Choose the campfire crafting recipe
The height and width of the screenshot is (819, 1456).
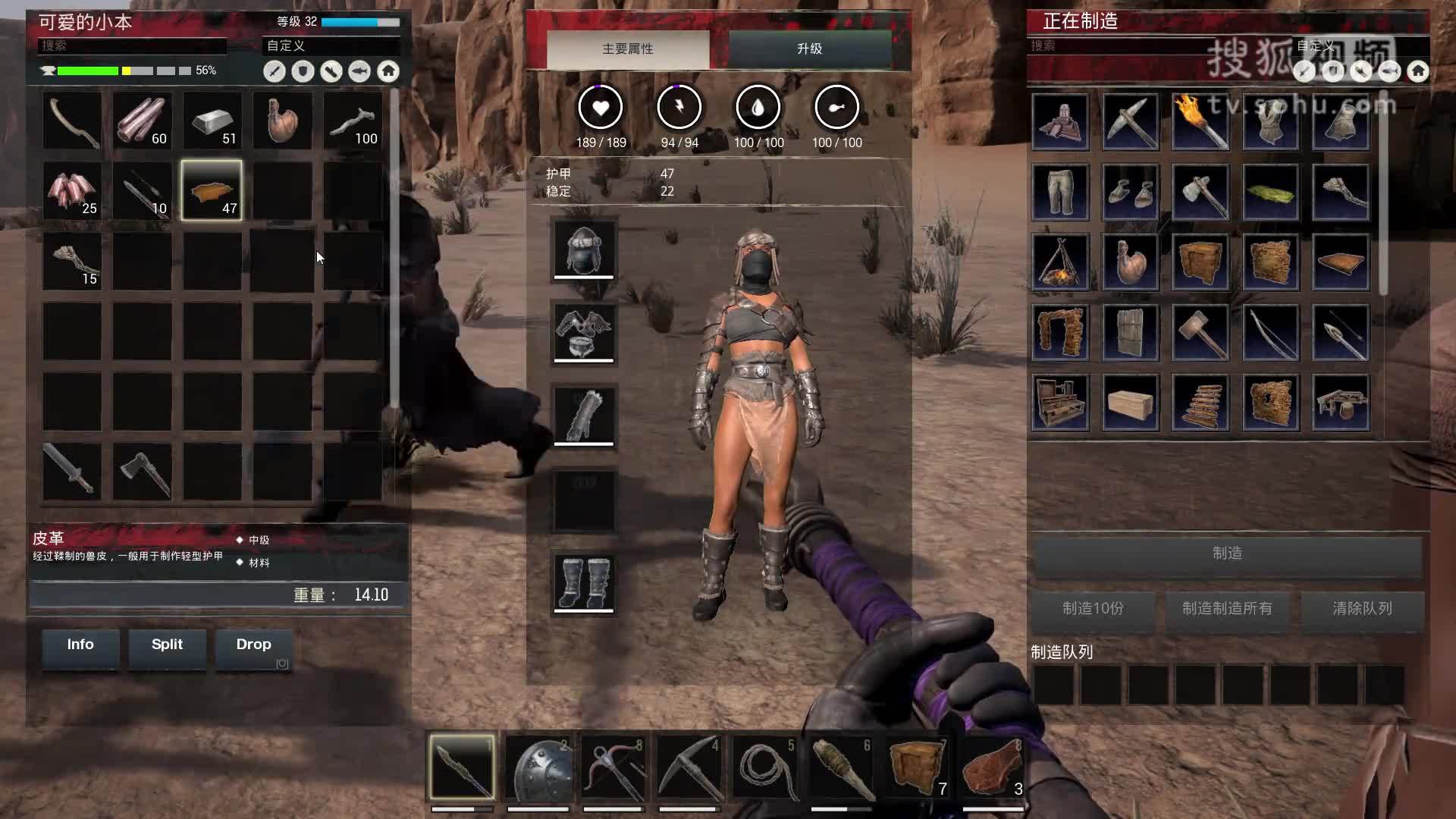(1060, 262)
